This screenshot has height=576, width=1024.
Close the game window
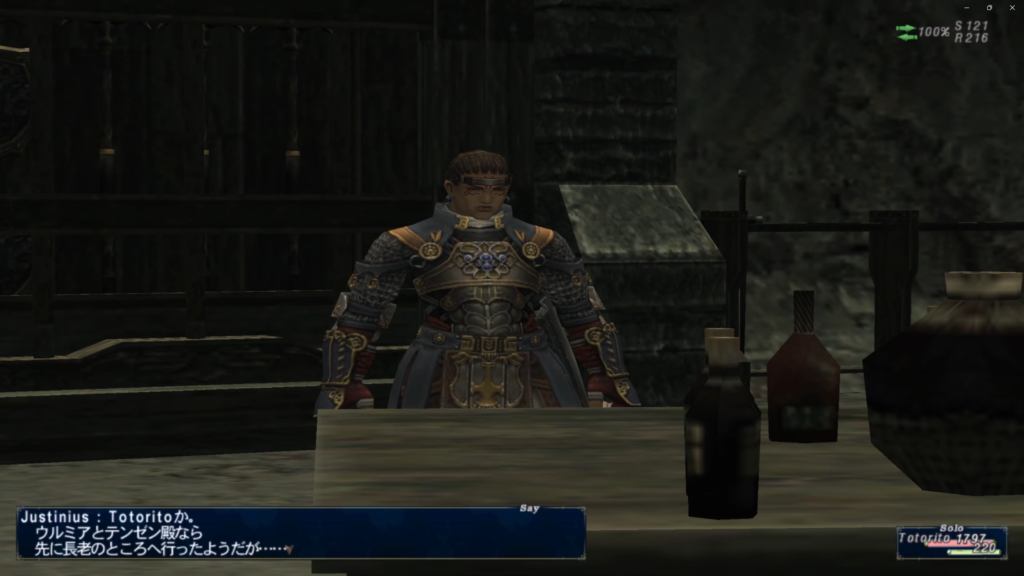tap(1012, 7)
